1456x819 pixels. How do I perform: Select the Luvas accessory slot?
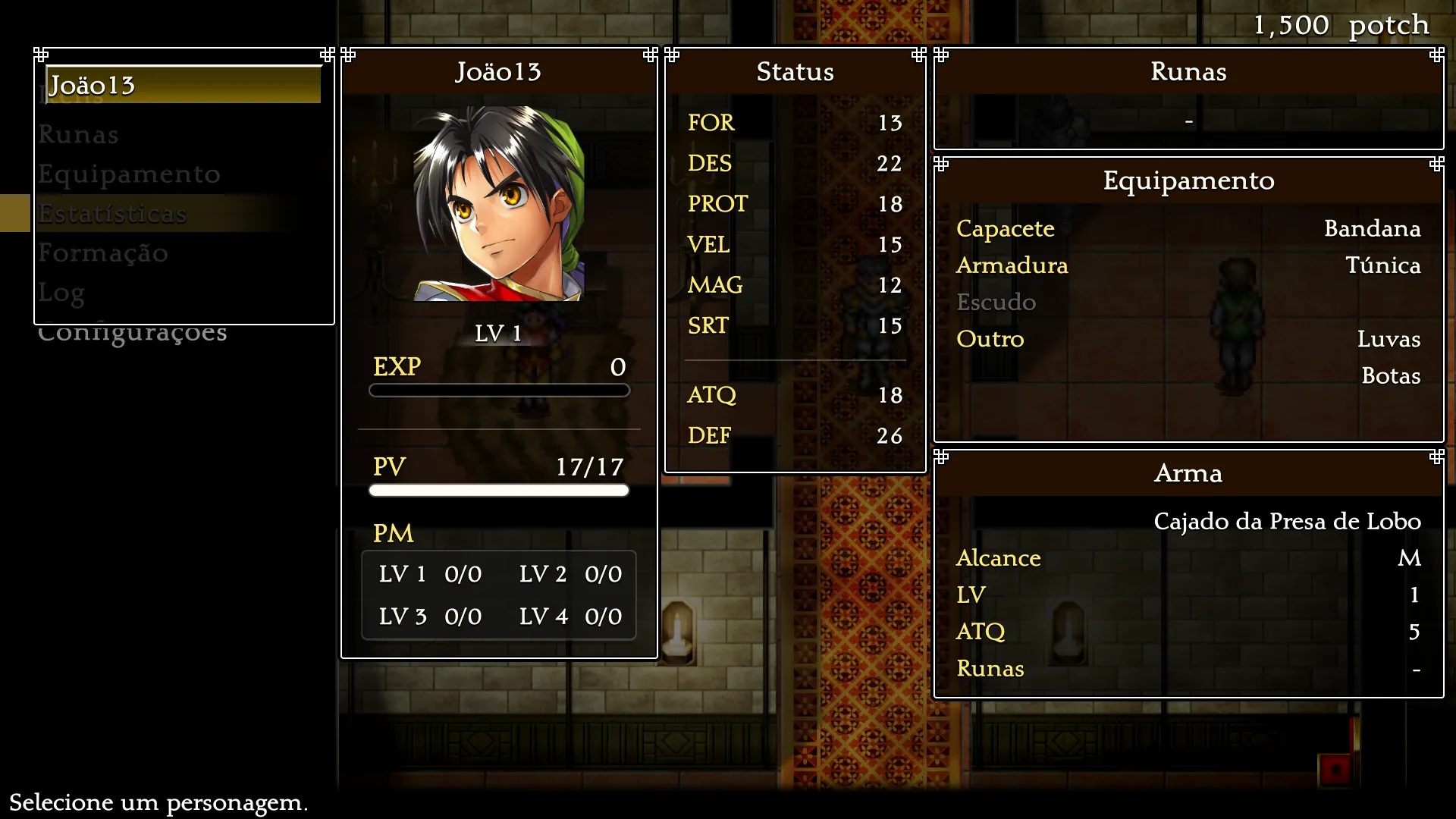coord(1388,339)
